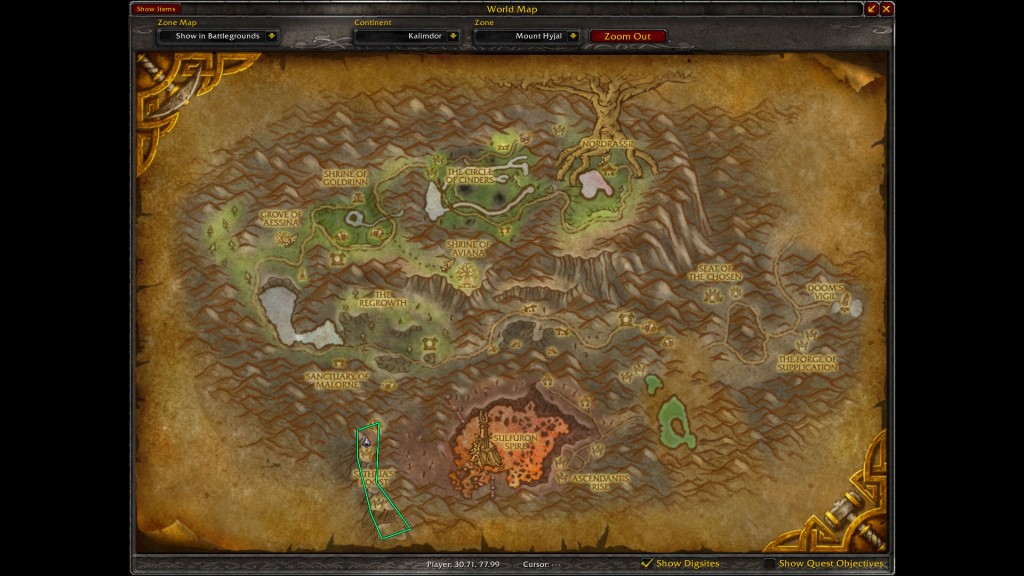Uncheck the Show Digsites checkbox
Viewport: 1024px width, 576px height.
tap(647, 564)
